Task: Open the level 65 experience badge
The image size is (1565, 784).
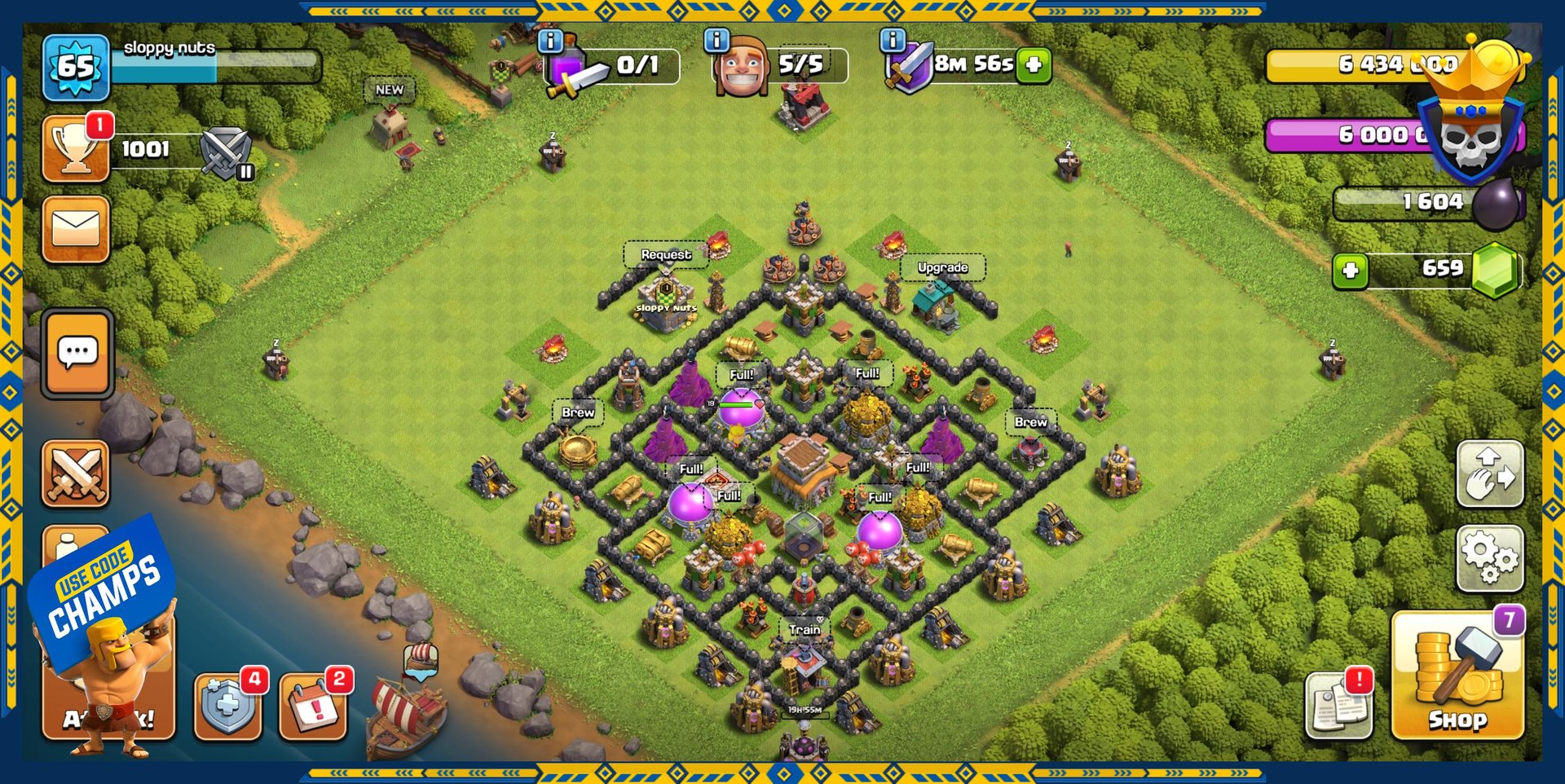Action: 76,67
